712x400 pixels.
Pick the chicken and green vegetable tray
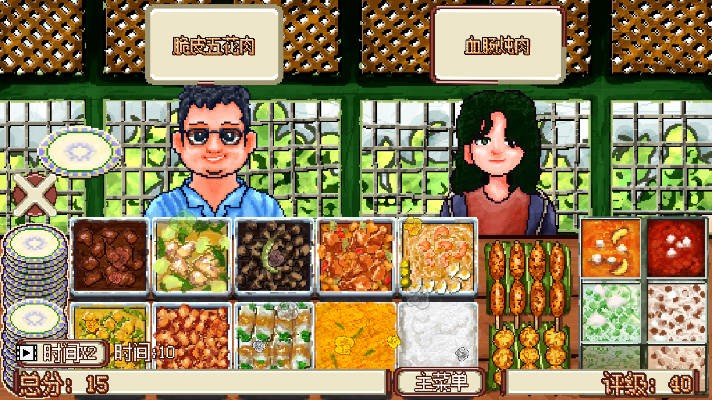(191, 257)
